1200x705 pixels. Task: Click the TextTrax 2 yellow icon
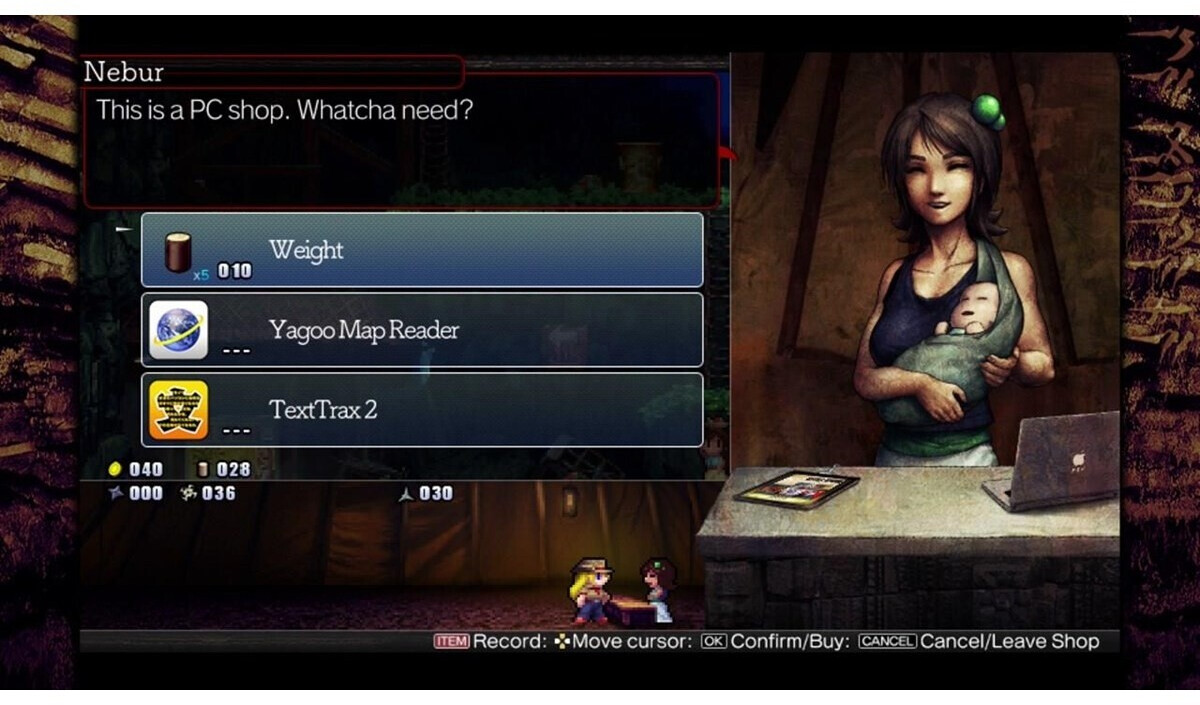click(x=179, y=410)
